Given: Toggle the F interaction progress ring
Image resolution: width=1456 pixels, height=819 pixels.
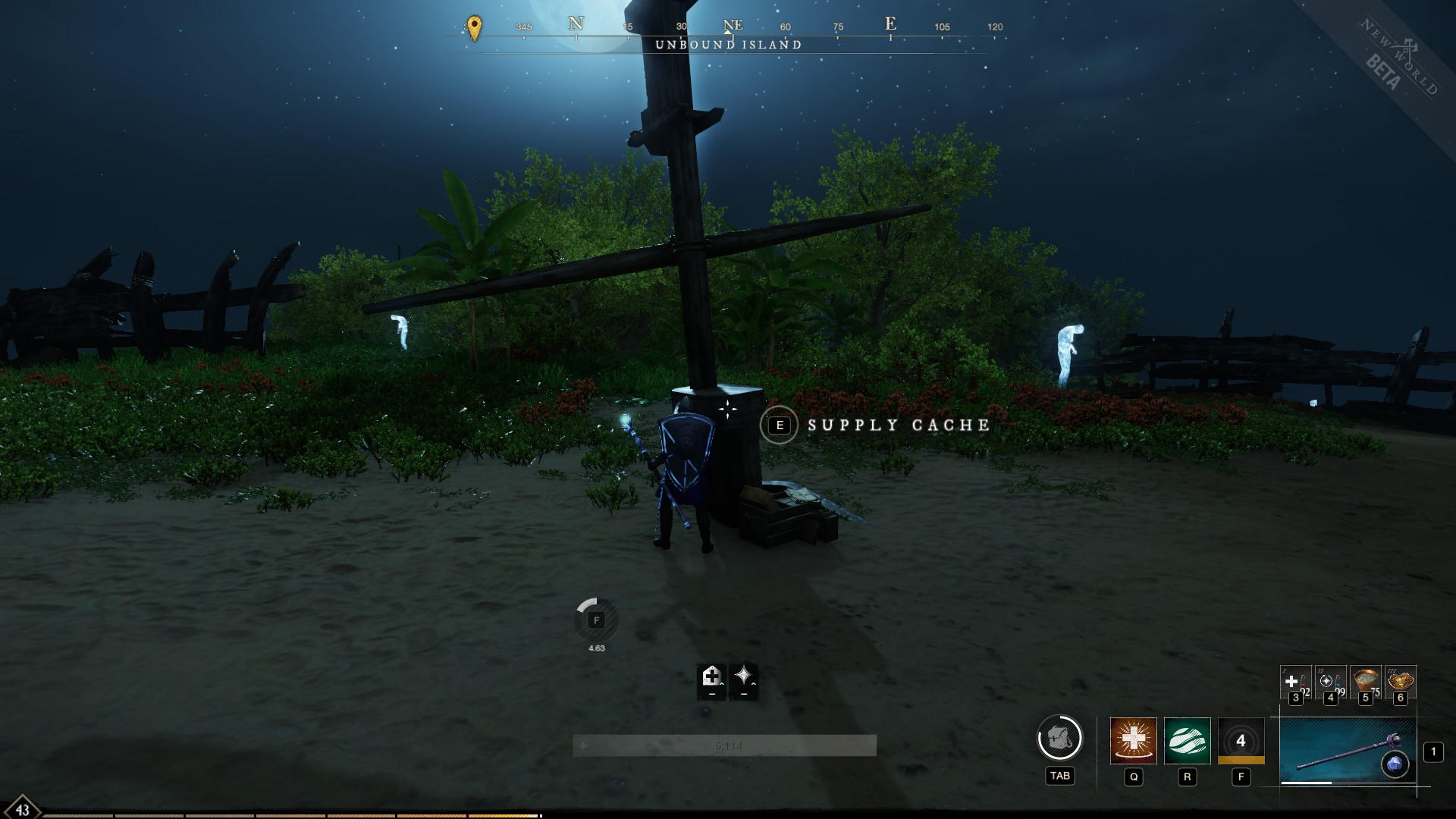Looking at the screenshot, I should coord(596,620).
